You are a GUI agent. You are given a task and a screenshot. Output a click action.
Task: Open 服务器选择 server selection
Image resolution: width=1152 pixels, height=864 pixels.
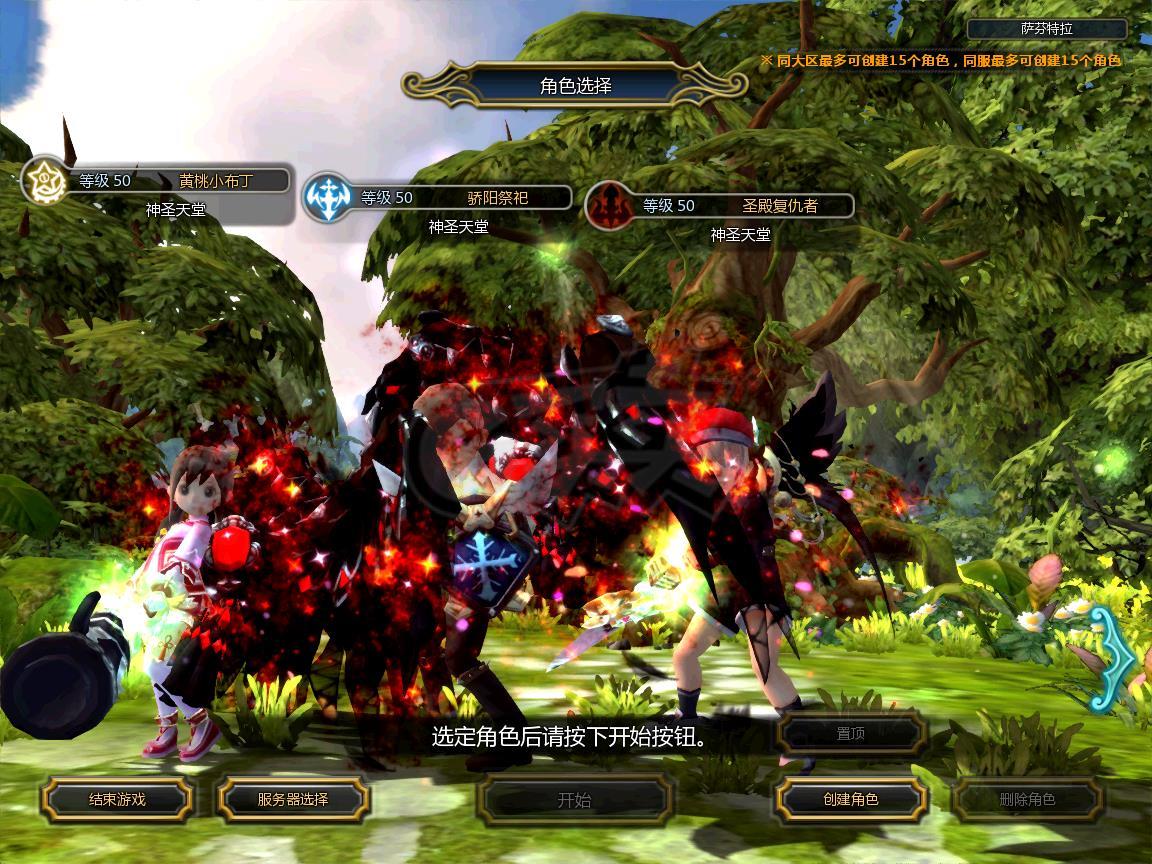[293, 799]
